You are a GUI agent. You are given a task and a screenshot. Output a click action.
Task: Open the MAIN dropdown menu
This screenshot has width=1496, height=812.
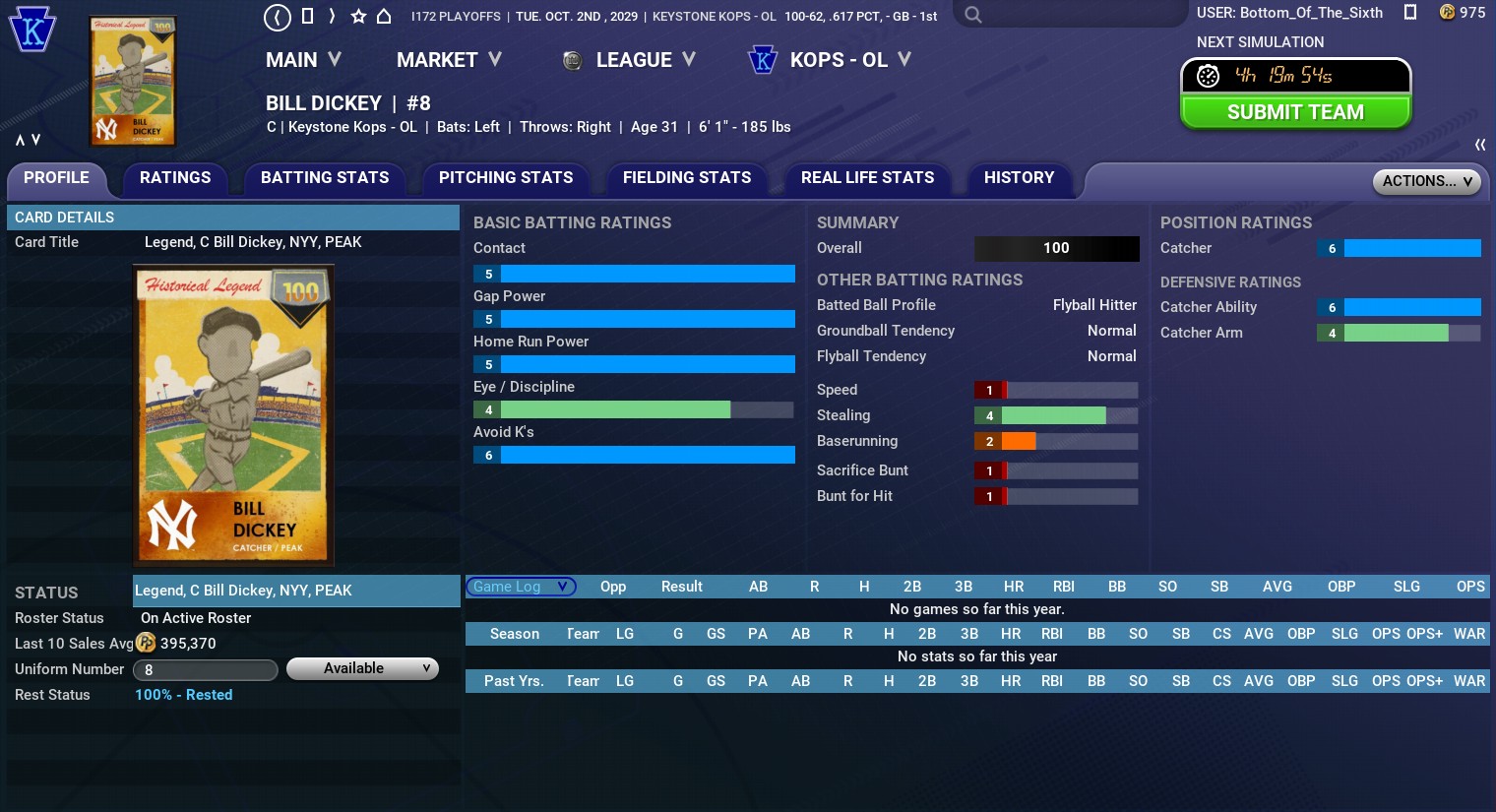tap(303, 60)
